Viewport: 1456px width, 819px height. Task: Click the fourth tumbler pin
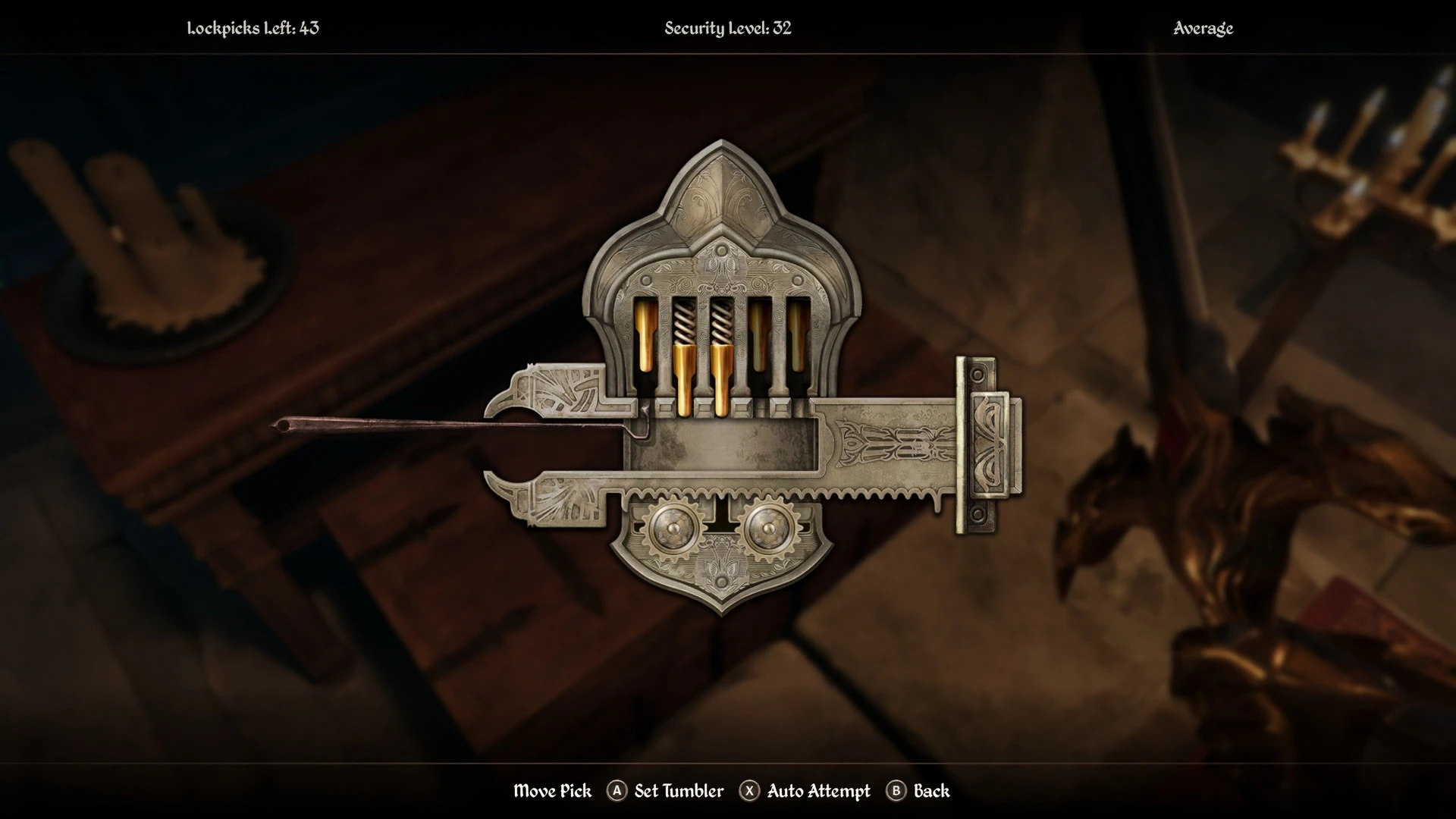[x=759, y=334]
